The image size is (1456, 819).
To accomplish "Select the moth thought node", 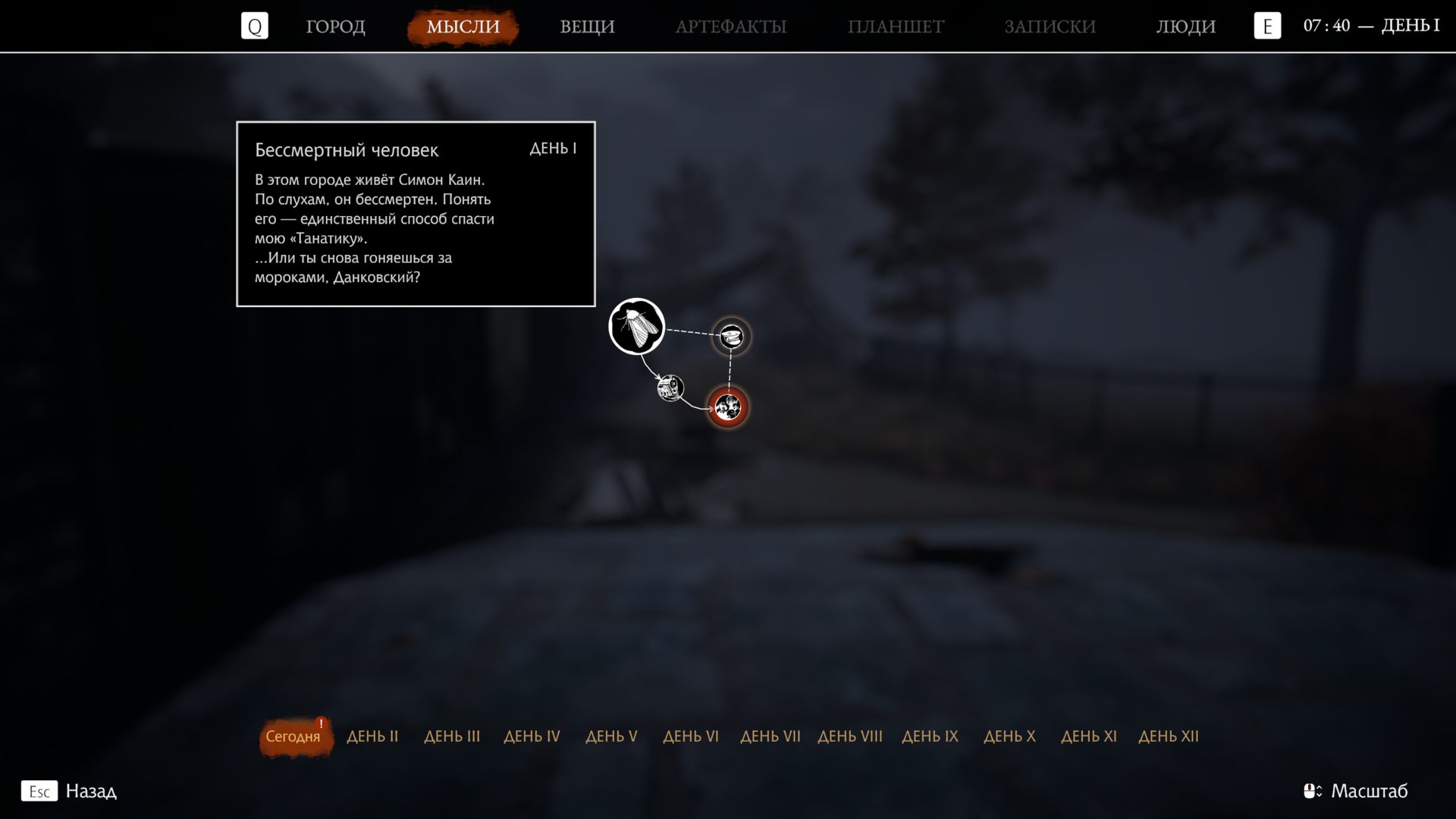I will click(x=637, y=327).
